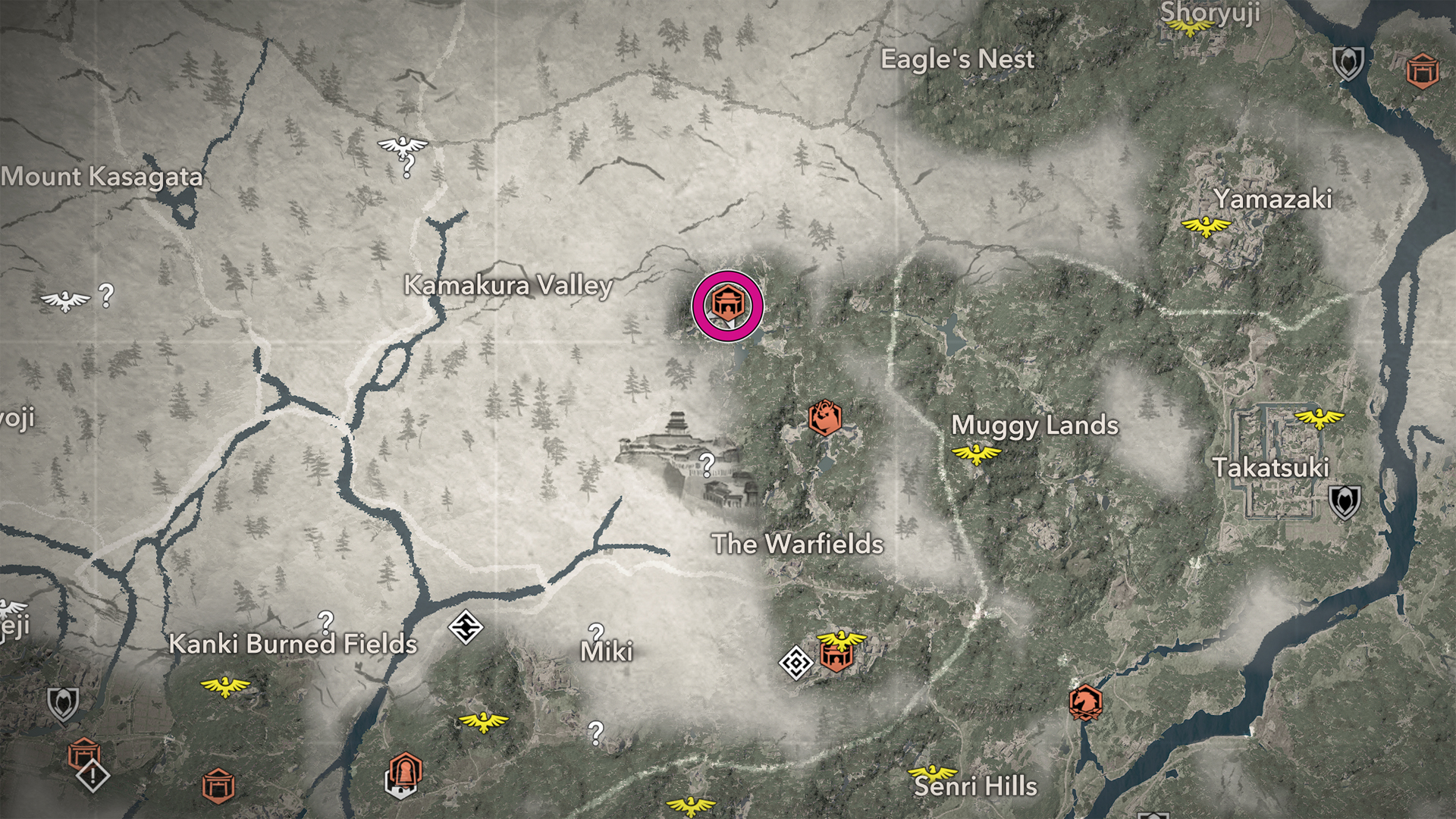This screenshot has height=819, width=1456.
Task: Select the diamond exclamation quest marker
Action: pyautogui.click(x=93, y=776)
